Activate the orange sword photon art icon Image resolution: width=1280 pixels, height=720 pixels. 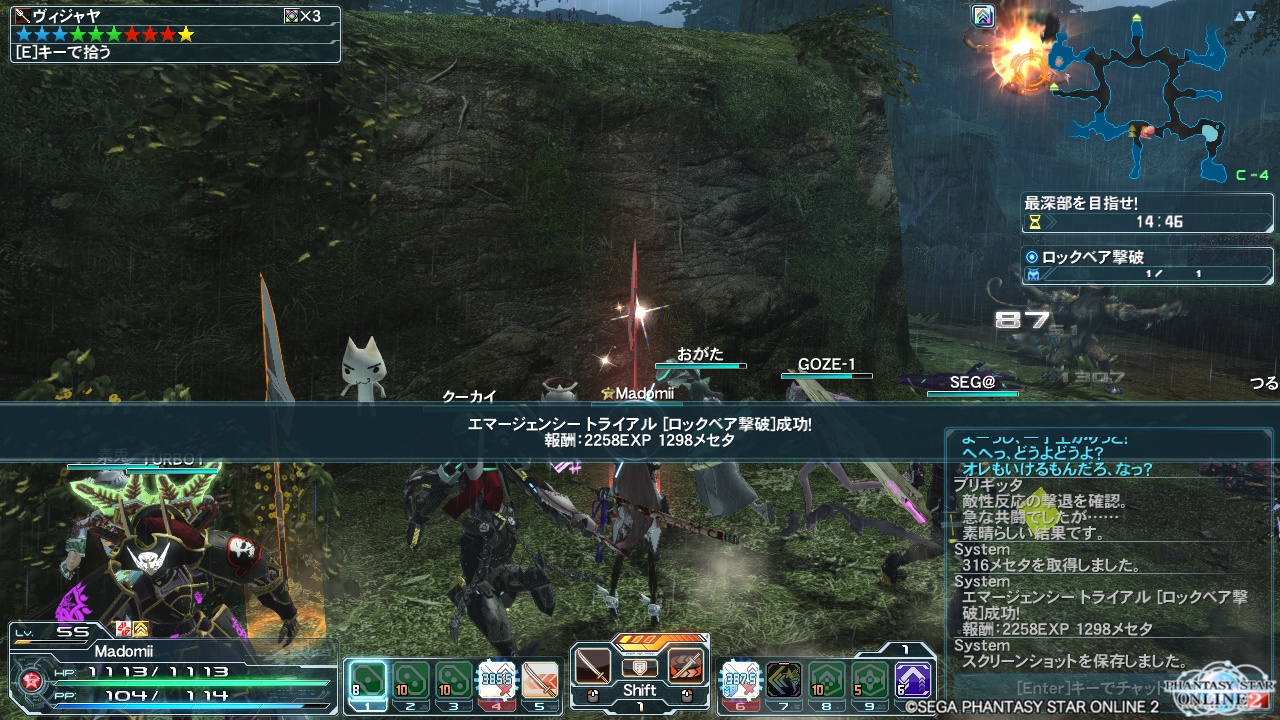(x=686, y=665)
